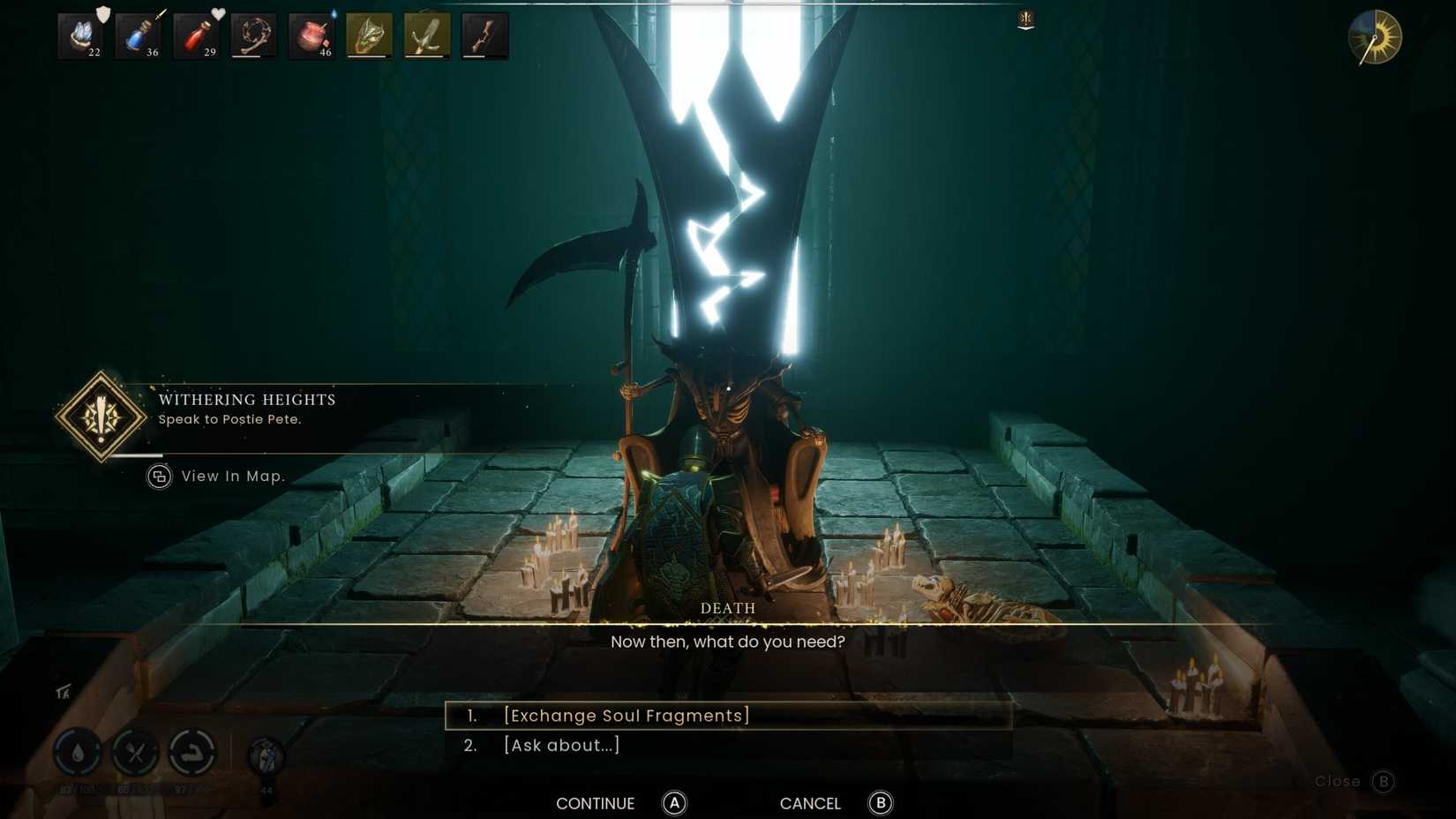
Task: Open the character status icon showing 44
Action: click(265, 755)
